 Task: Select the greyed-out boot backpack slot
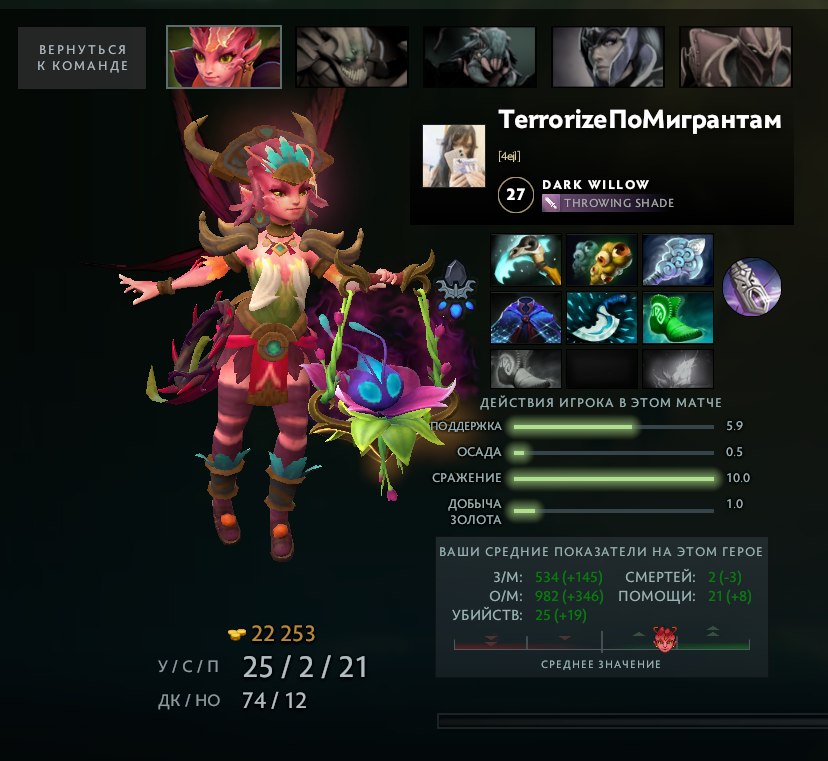pyautogui.click(x=527, y=367)
